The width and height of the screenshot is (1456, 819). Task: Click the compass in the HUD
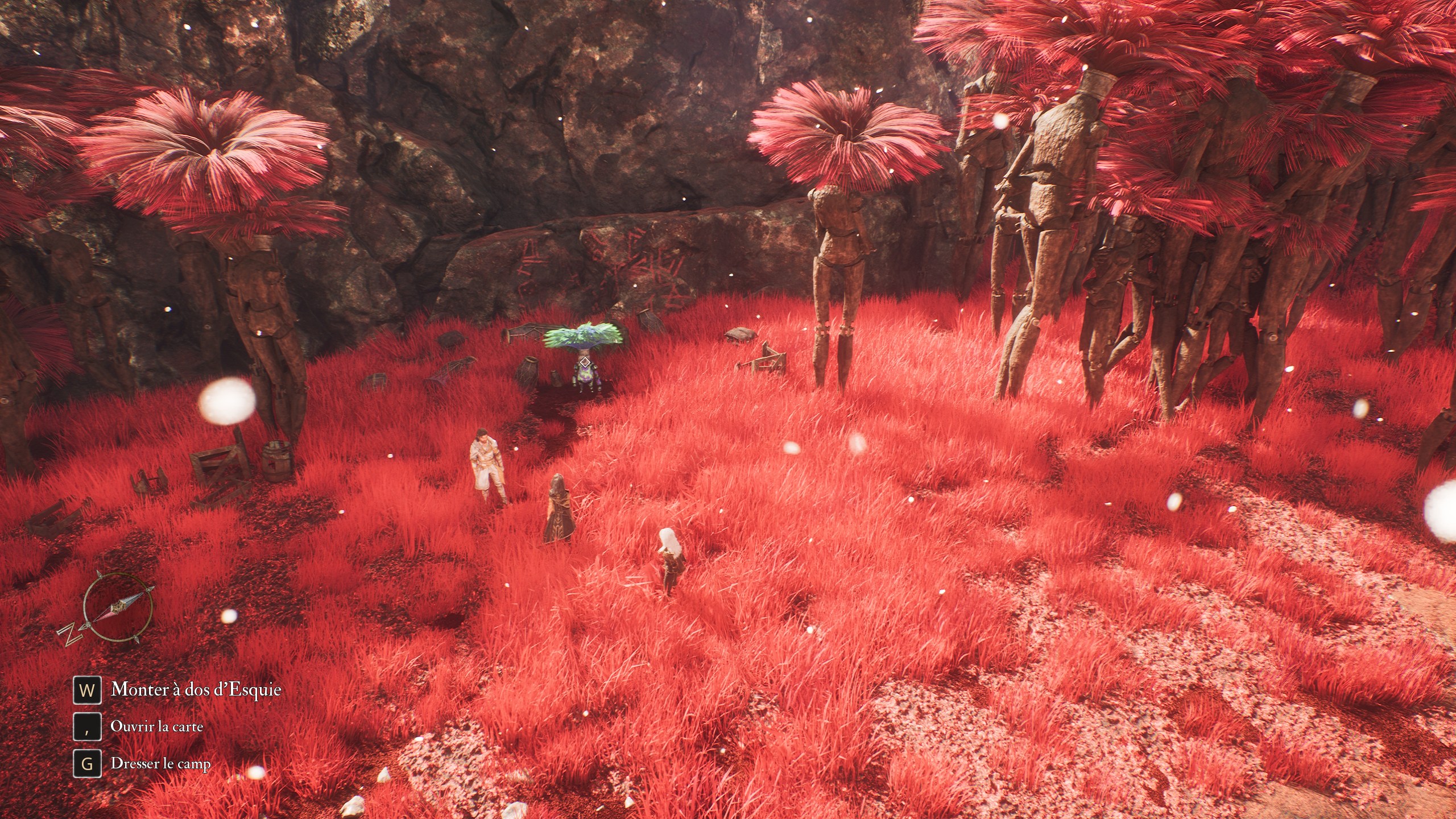click(117, 607)
